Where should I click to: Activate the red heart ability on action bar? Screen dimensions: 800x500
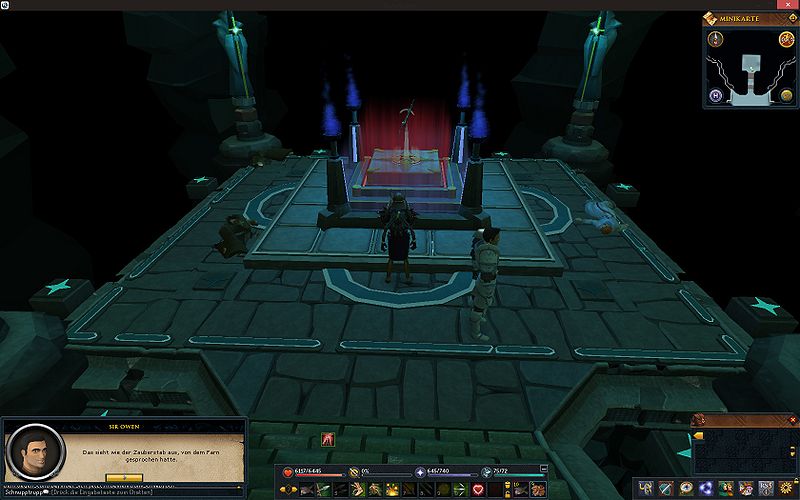(478, 489)
